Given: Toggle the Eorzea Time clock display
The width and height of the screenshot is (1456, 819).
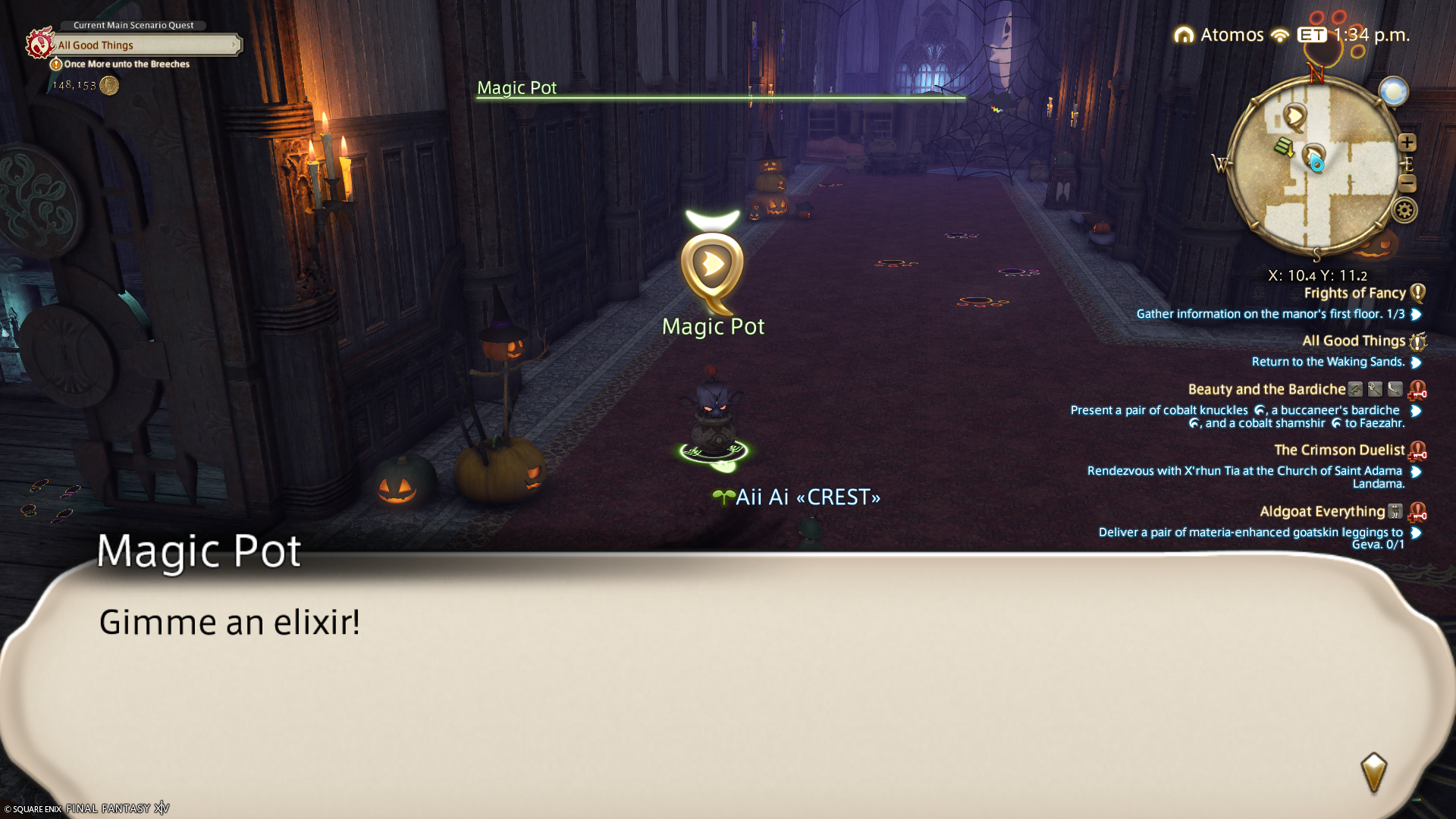Looking at the screenshot, I should 1354,35.
